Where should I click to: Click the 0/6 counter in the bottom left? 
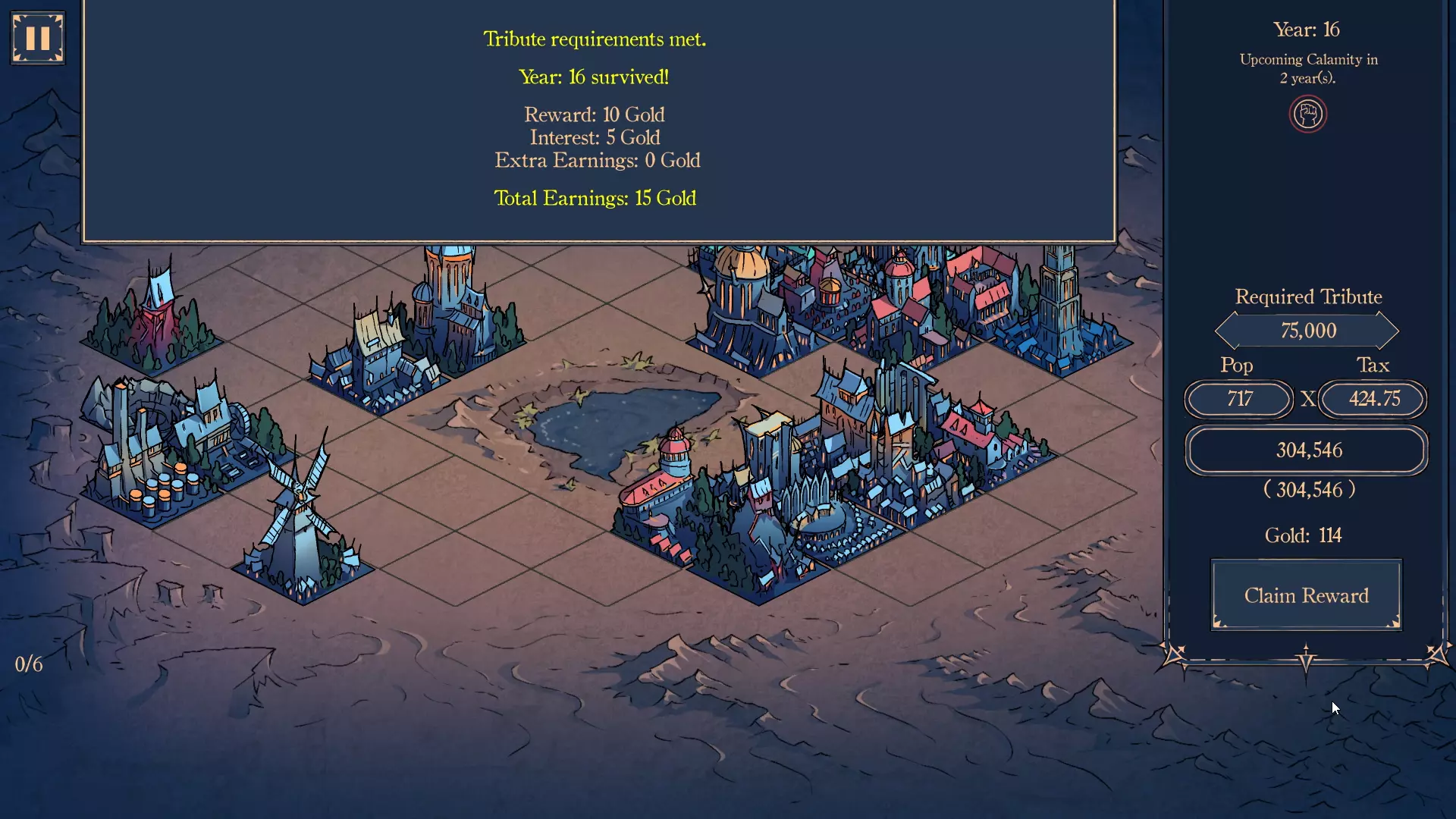[27, 664]
